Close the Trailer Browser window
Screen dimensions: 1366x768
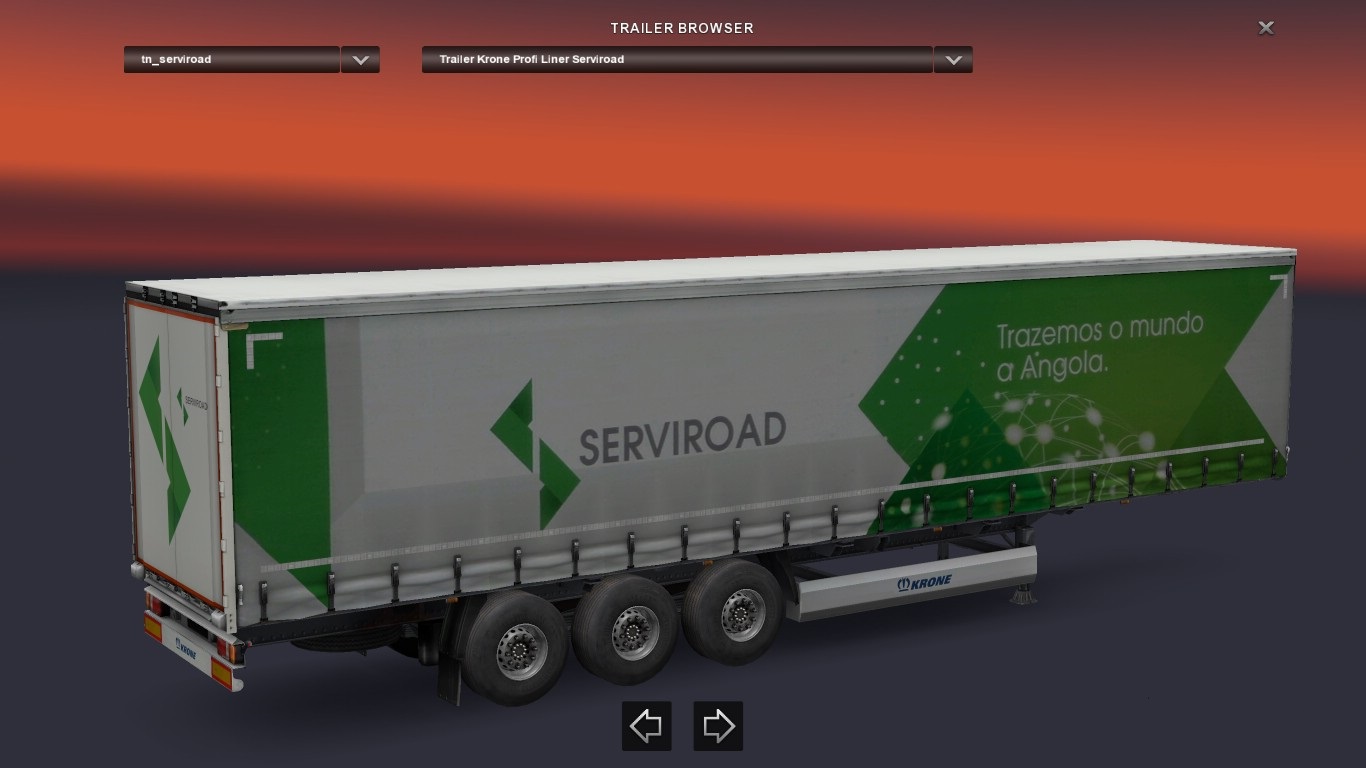pyautogui.click(x=1265, y=28)
